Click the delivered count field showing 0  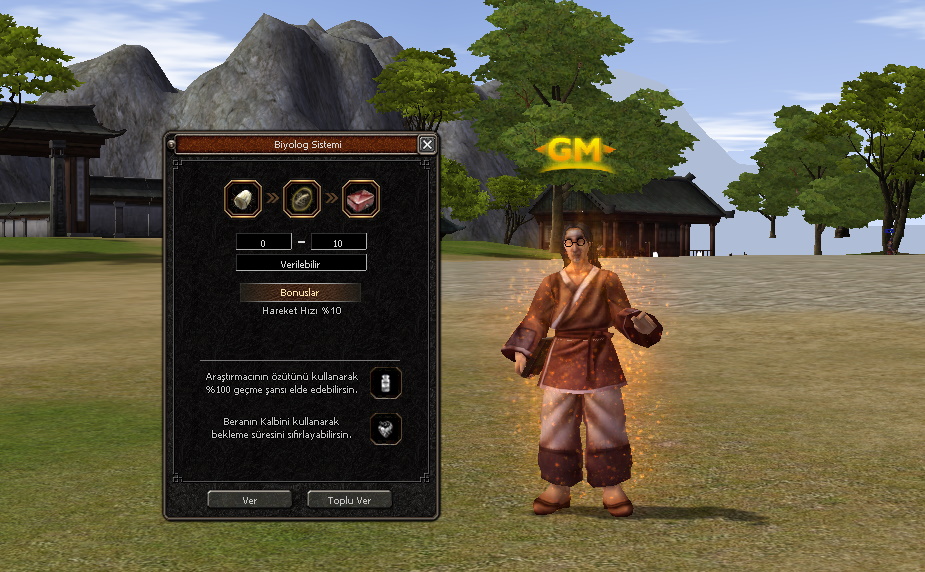[263, 242]
